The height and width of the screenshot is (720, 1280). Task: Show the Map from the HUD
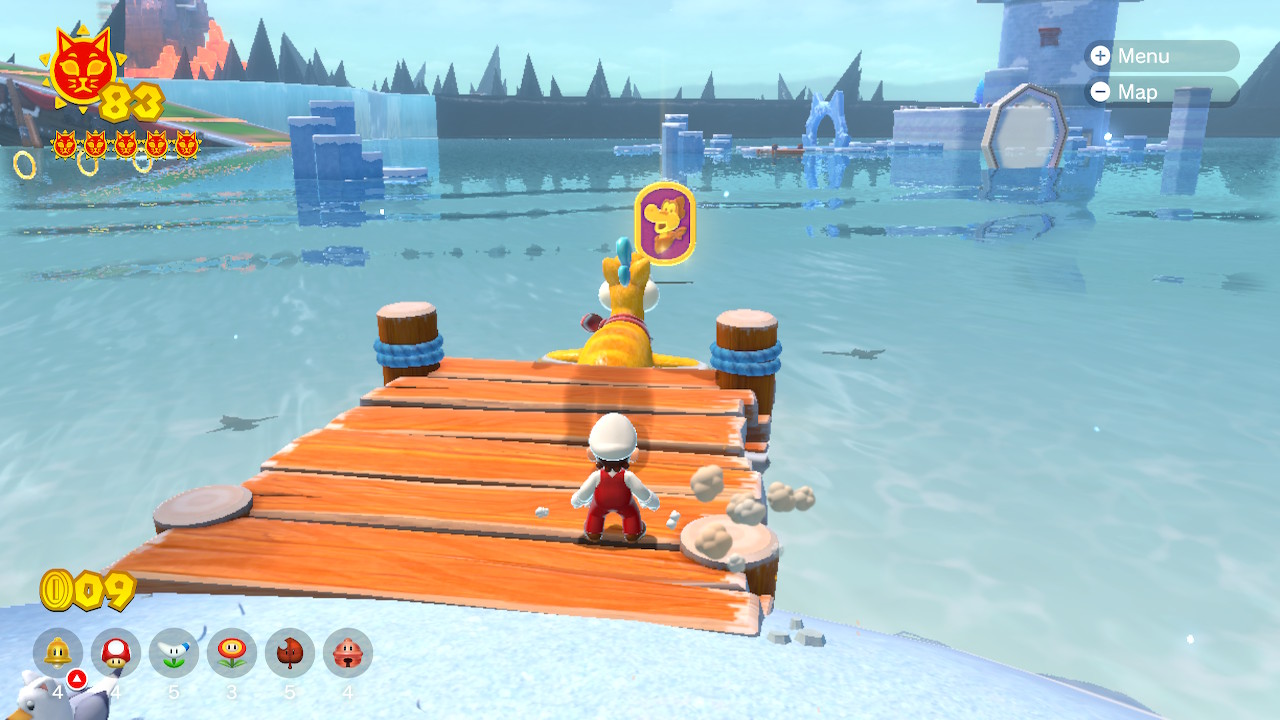(1160, 92)
